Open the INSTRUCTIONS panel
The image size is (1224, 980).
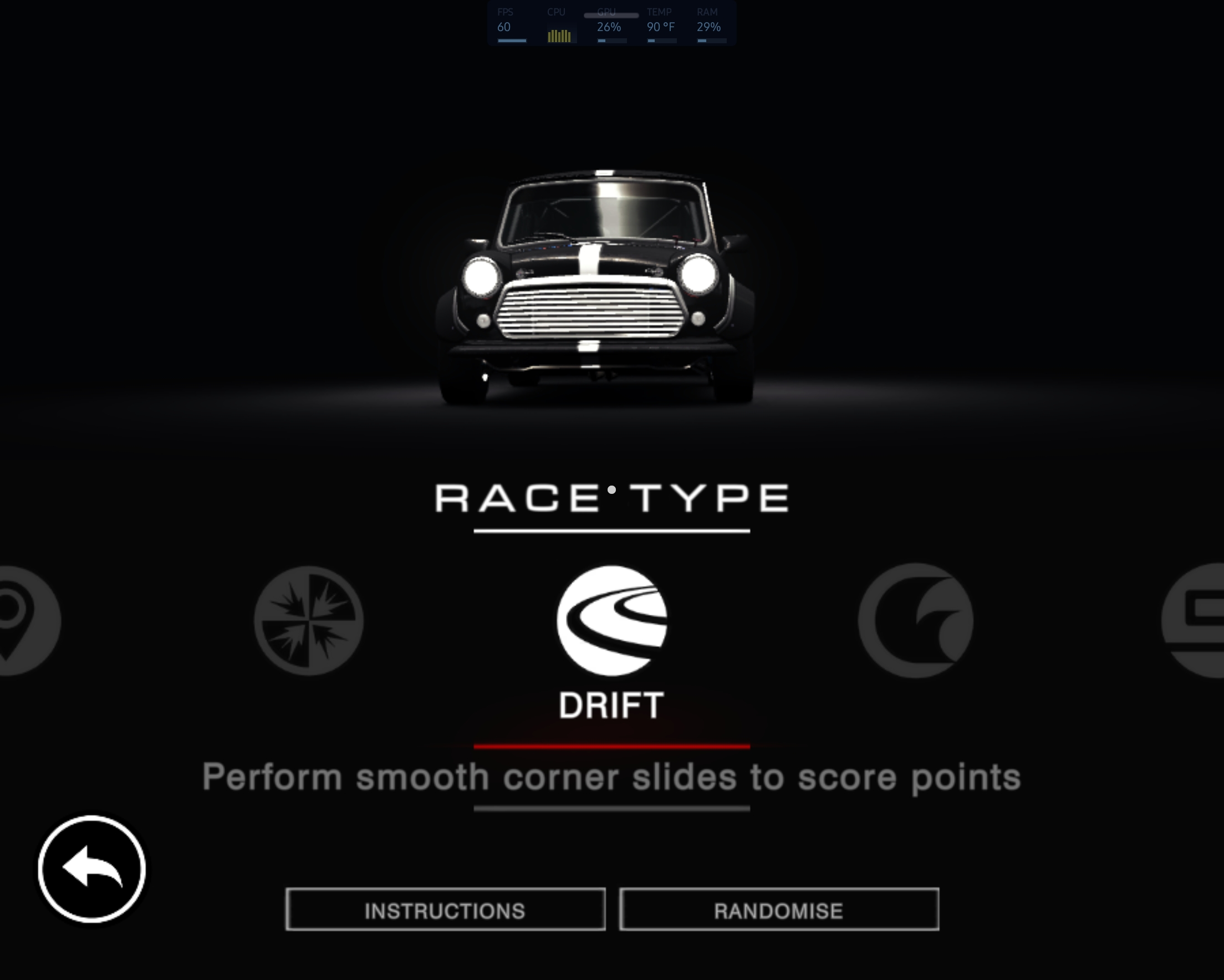445,911
